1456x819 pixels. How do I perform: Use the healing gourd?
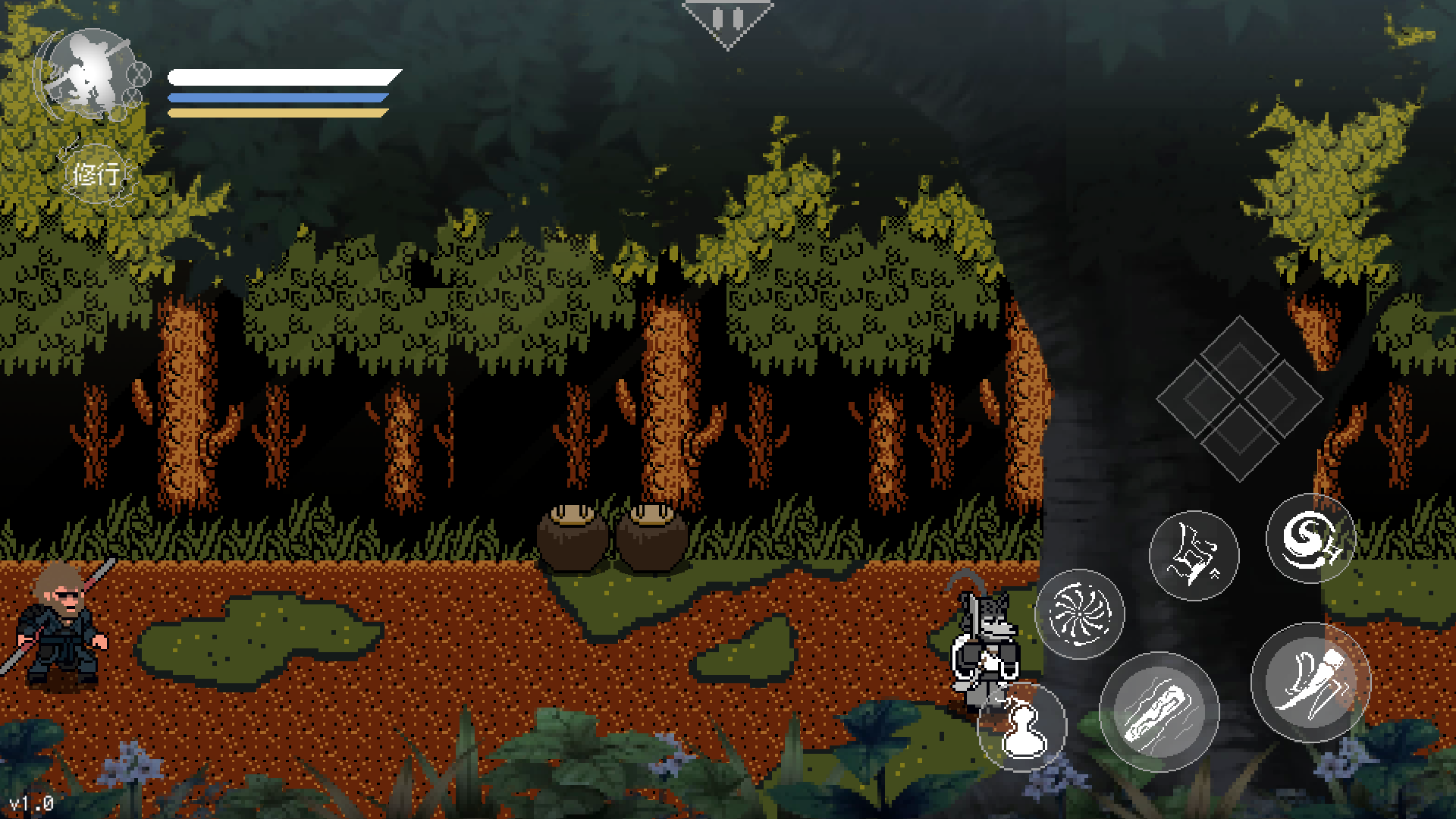(1021, 728)
